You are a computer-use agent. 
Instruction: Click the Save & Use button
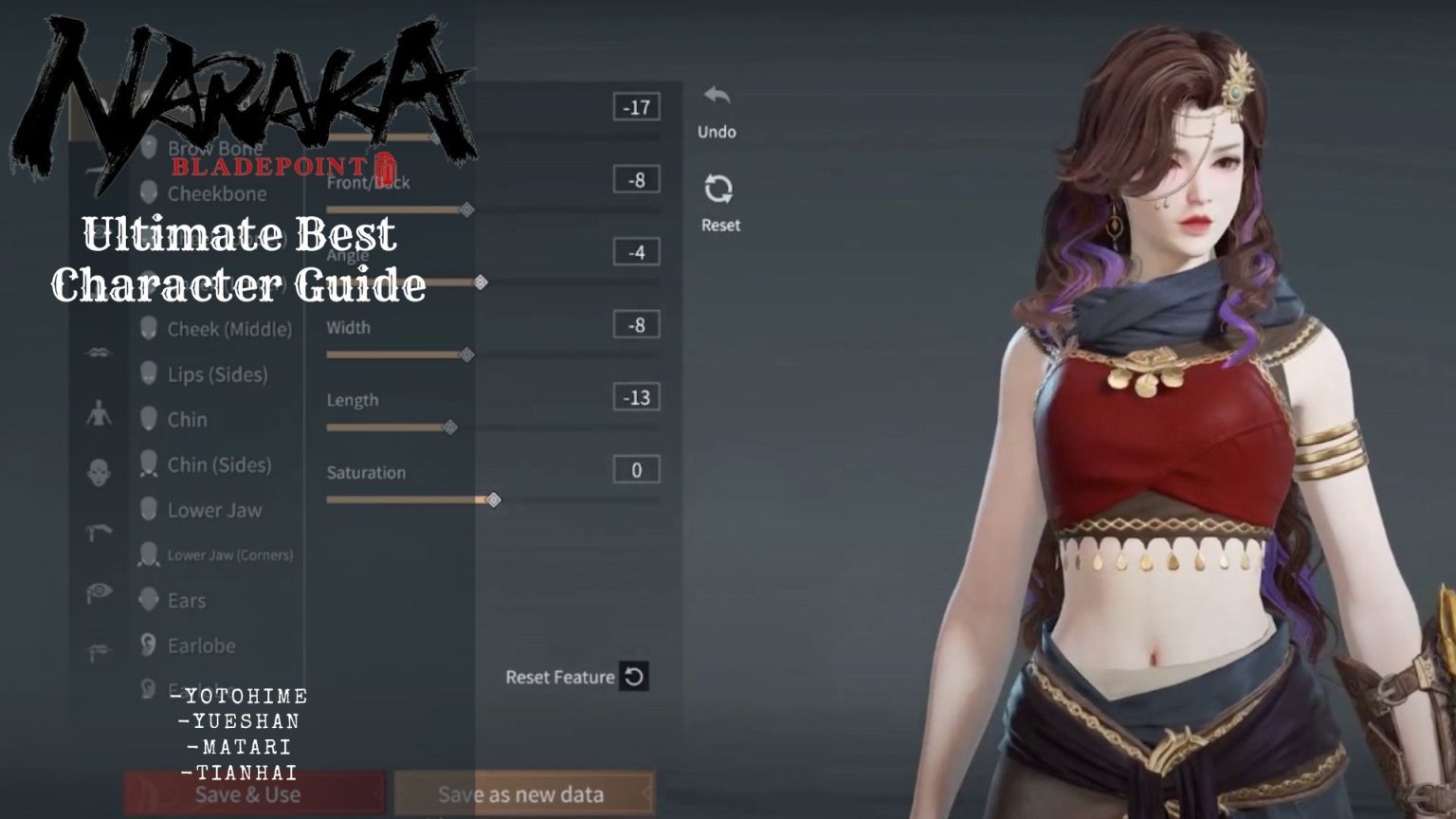(x=254, y=794)
